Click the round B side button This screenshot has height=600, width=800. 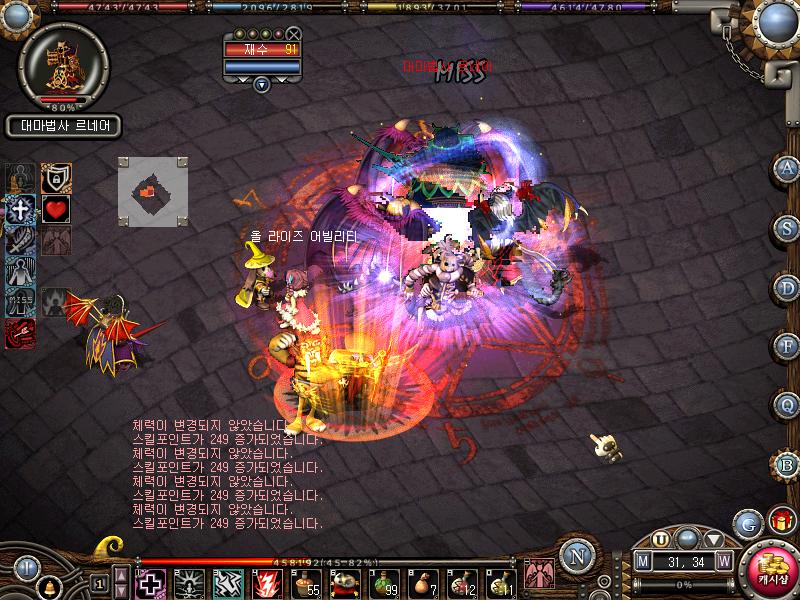point(787,464)
